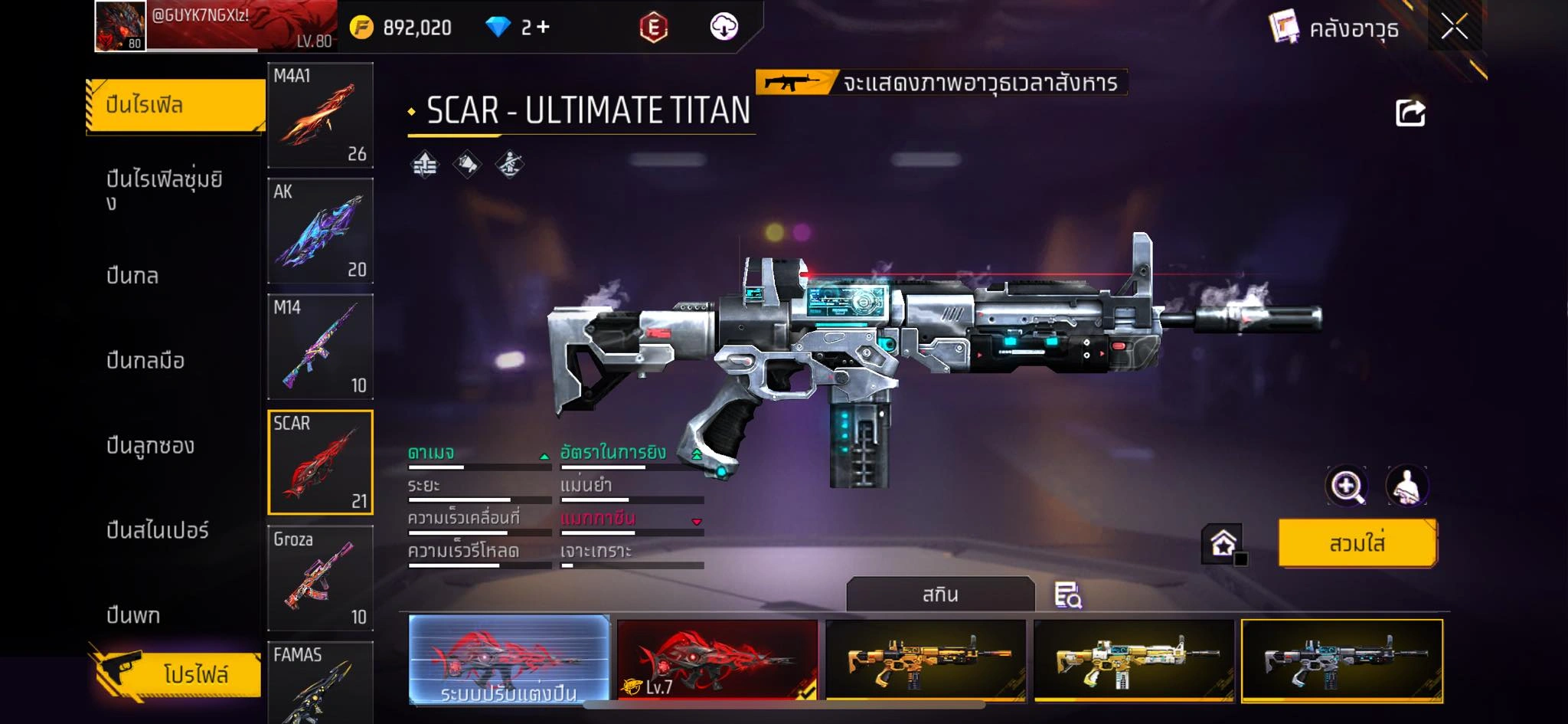Image resolution: width=1568 pixels, height=724 pixels.
Task: Set the skin as home display
Action: (x=1223, y=544)
